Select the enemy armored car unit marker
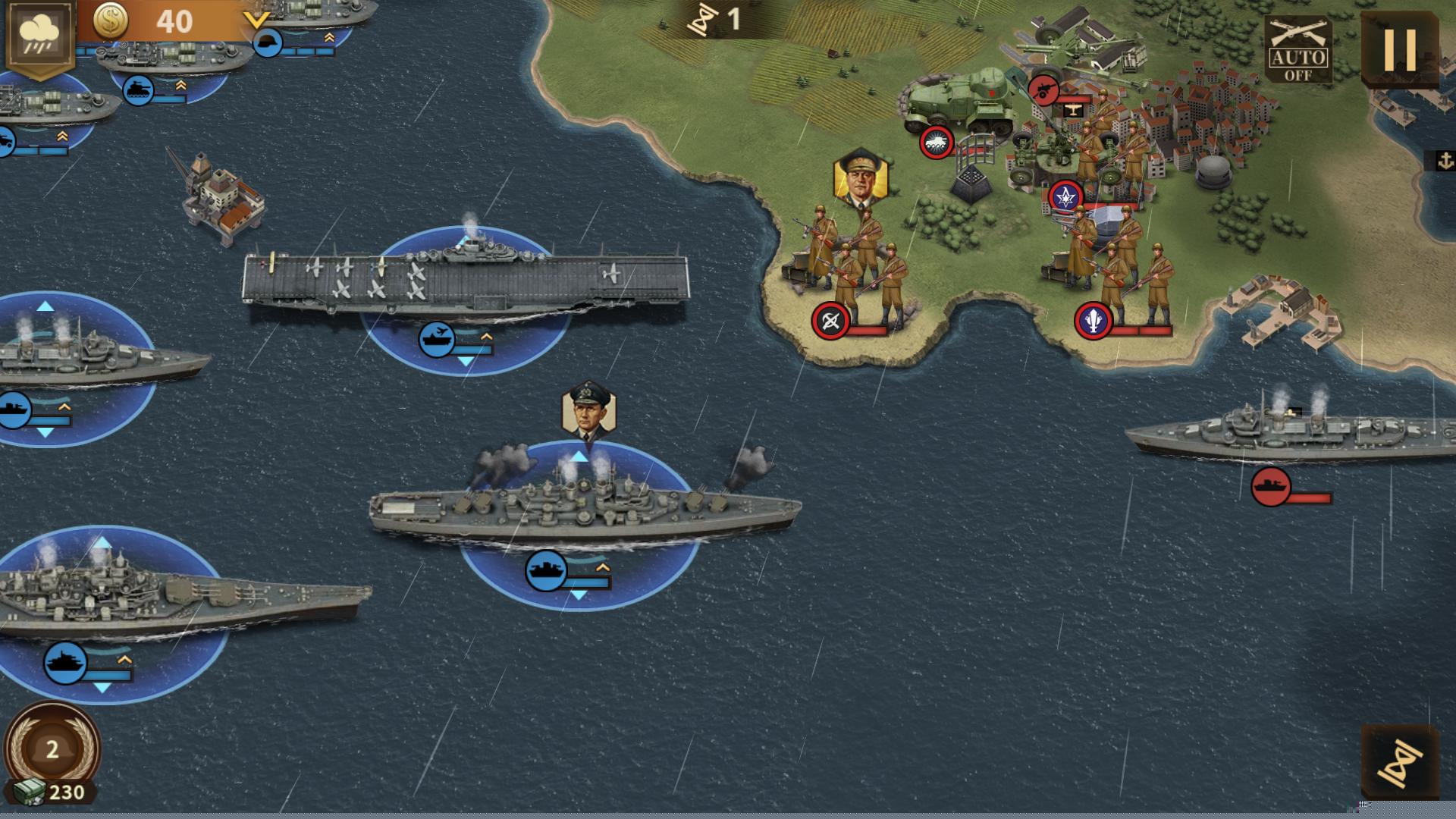 (x=937, y=143)
